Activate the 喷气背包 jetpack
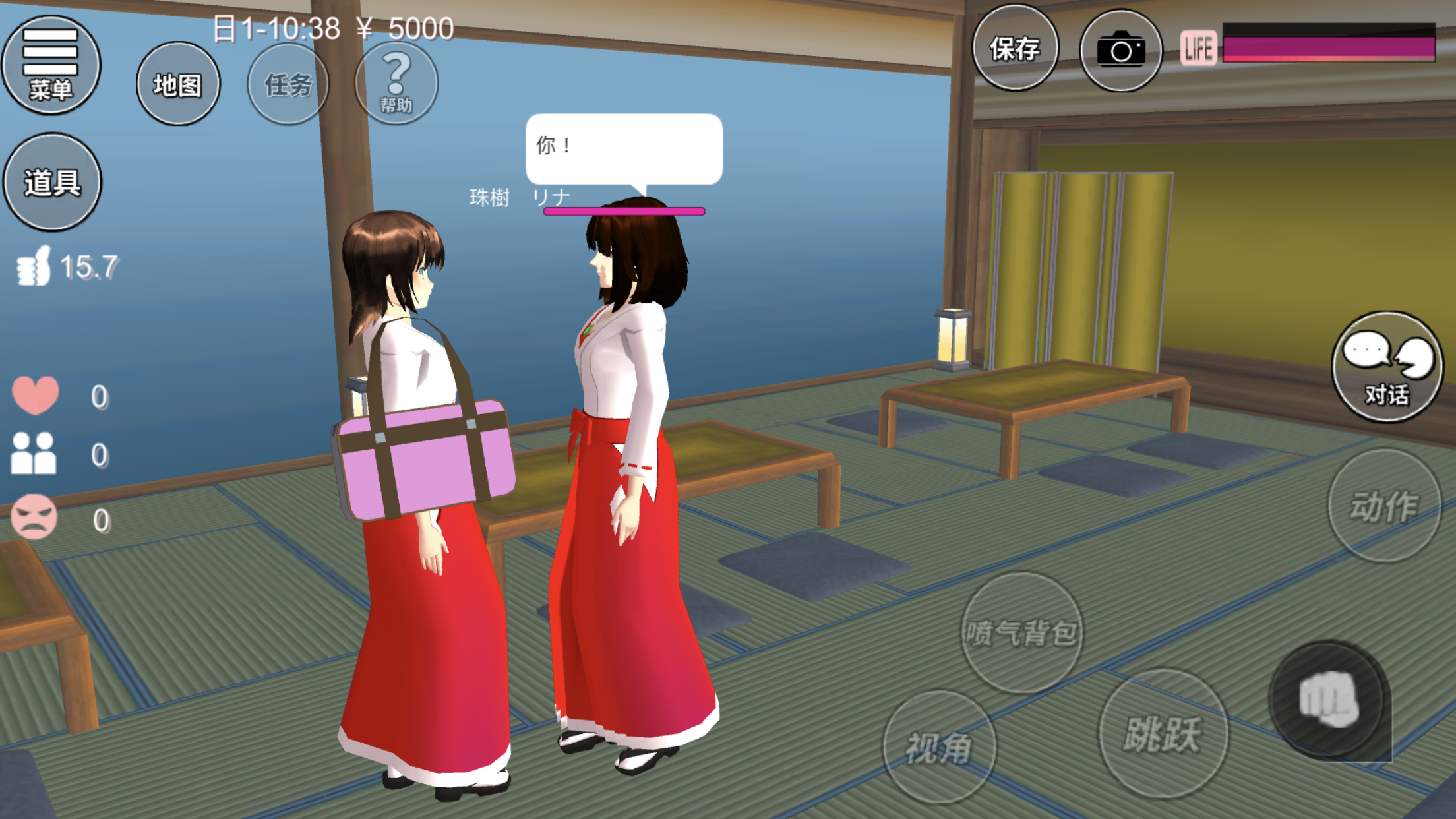This screenshot has height=819, width=1456. (1021, 632)
